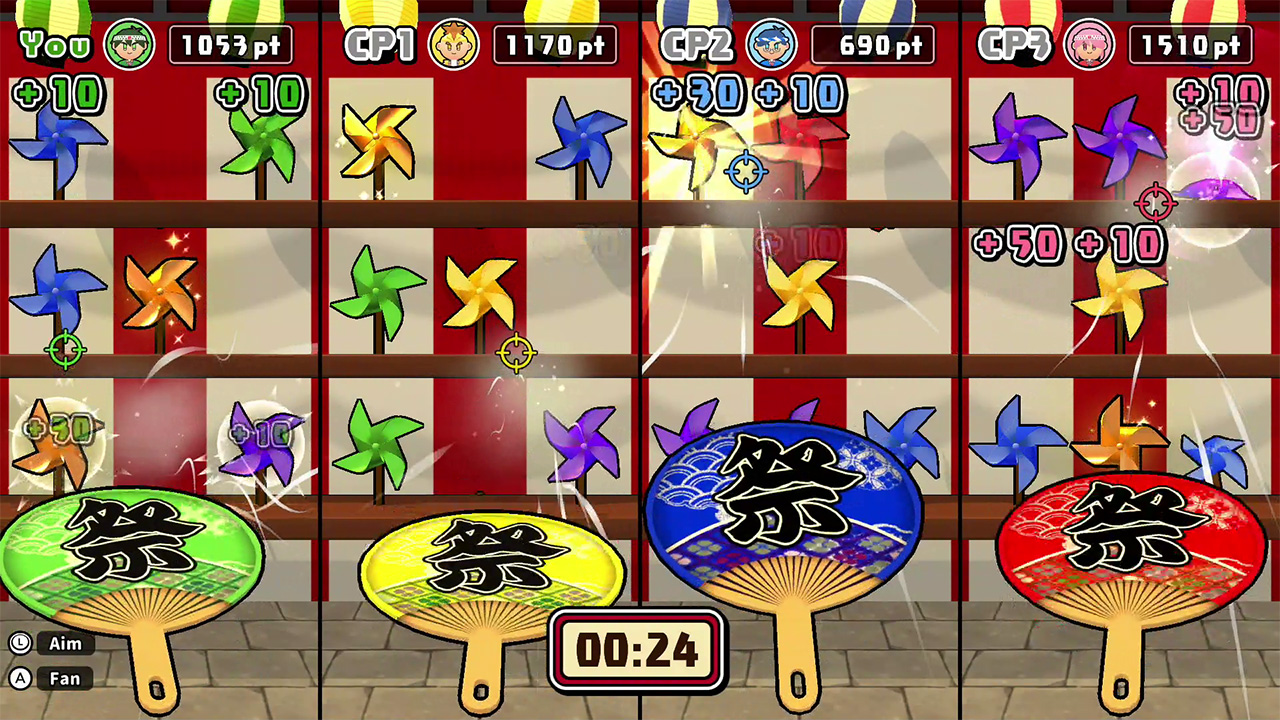Select CP1's blonde character avatar
The height and width of the screenshot is (720, 1280).
click(x=455, y=43)
